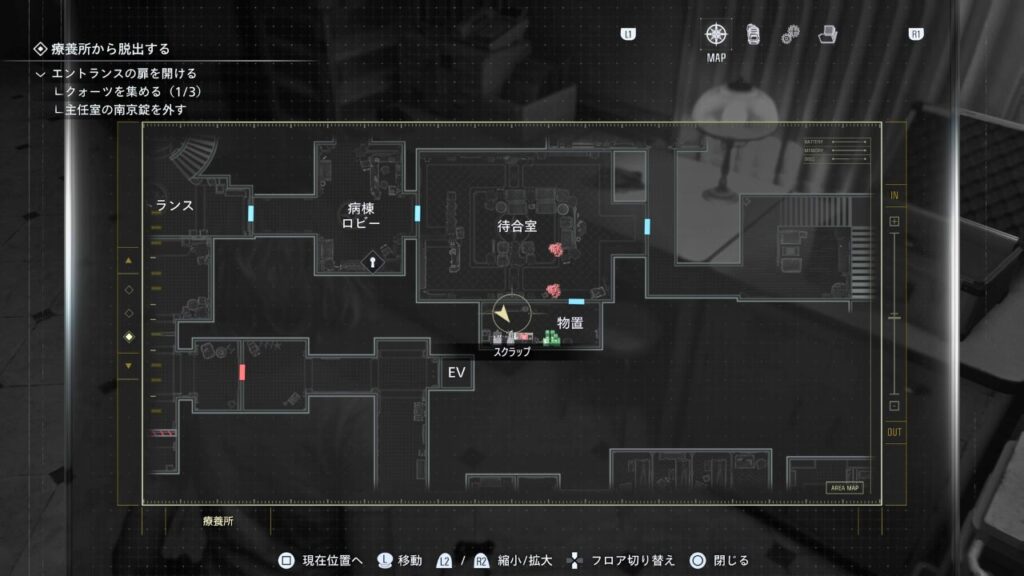This screenshot has height=576, width=1024.
Task: Select the highlighted current floor diamond
Action: click(x=128, y=338)
